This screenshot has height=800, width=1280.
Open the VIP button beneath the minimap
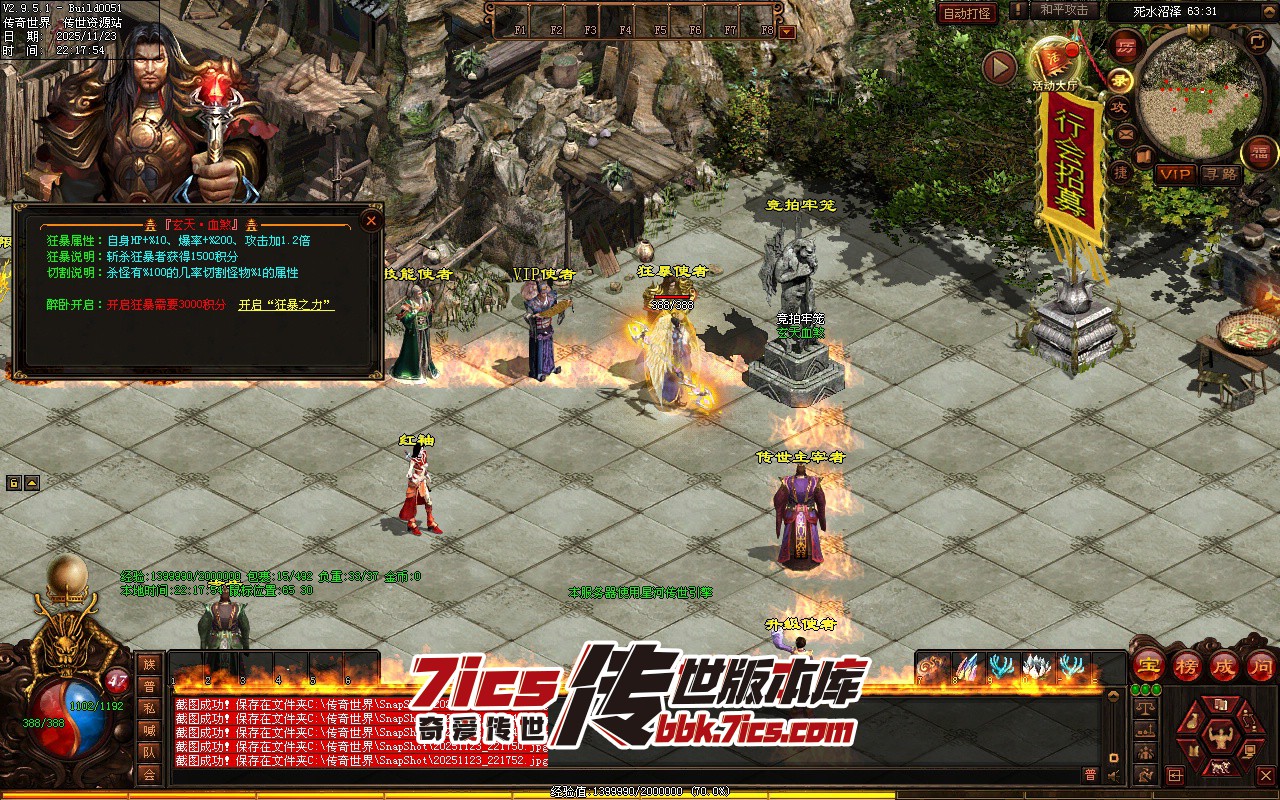(1175, 173)
